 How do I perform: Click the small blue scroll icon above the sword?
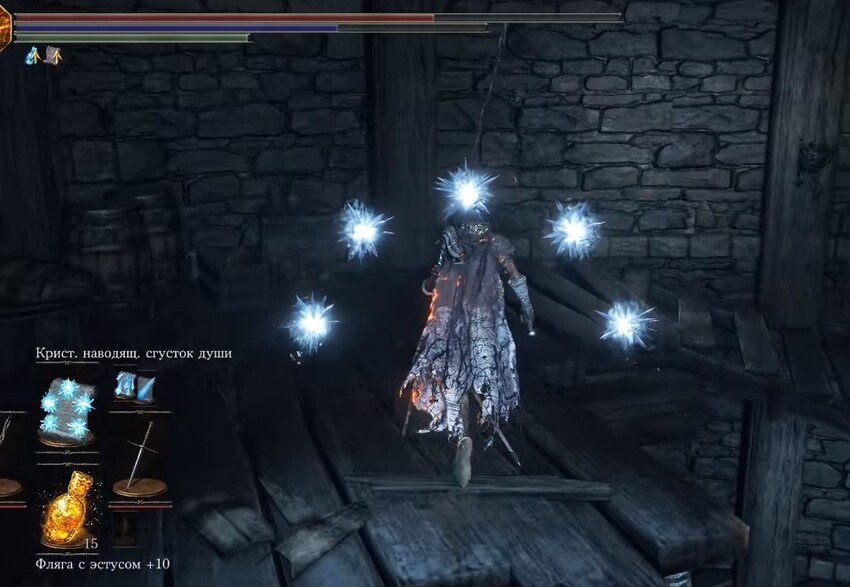[134, 385]
